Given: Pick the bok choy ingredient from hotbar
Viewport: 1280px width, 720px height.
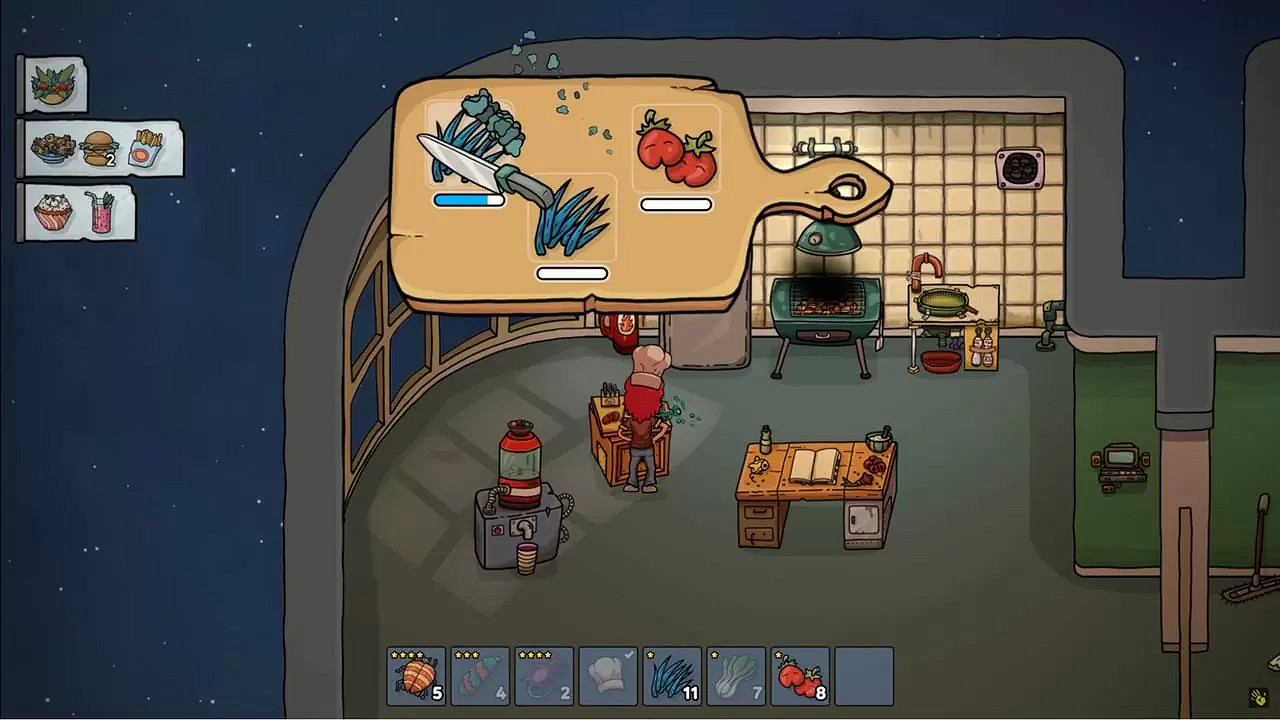Looking at the screenshot, I should click(x=736, y=675).
